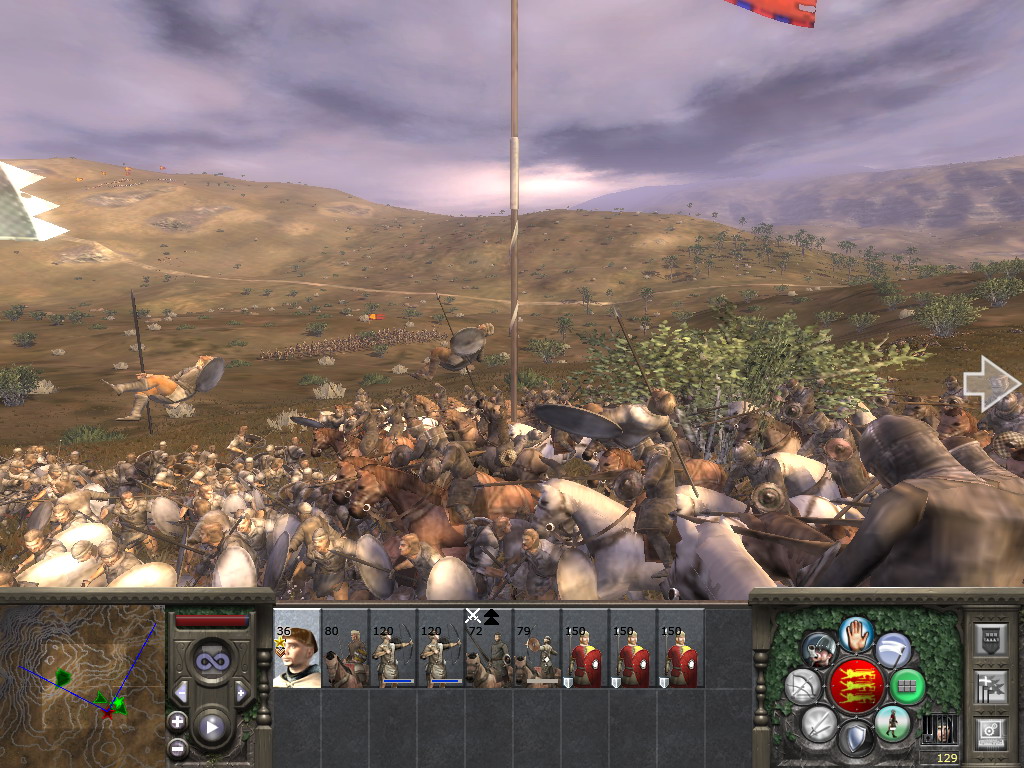
Task: Decrease battle speed with the left arrow
Action: tap(182, 692)
